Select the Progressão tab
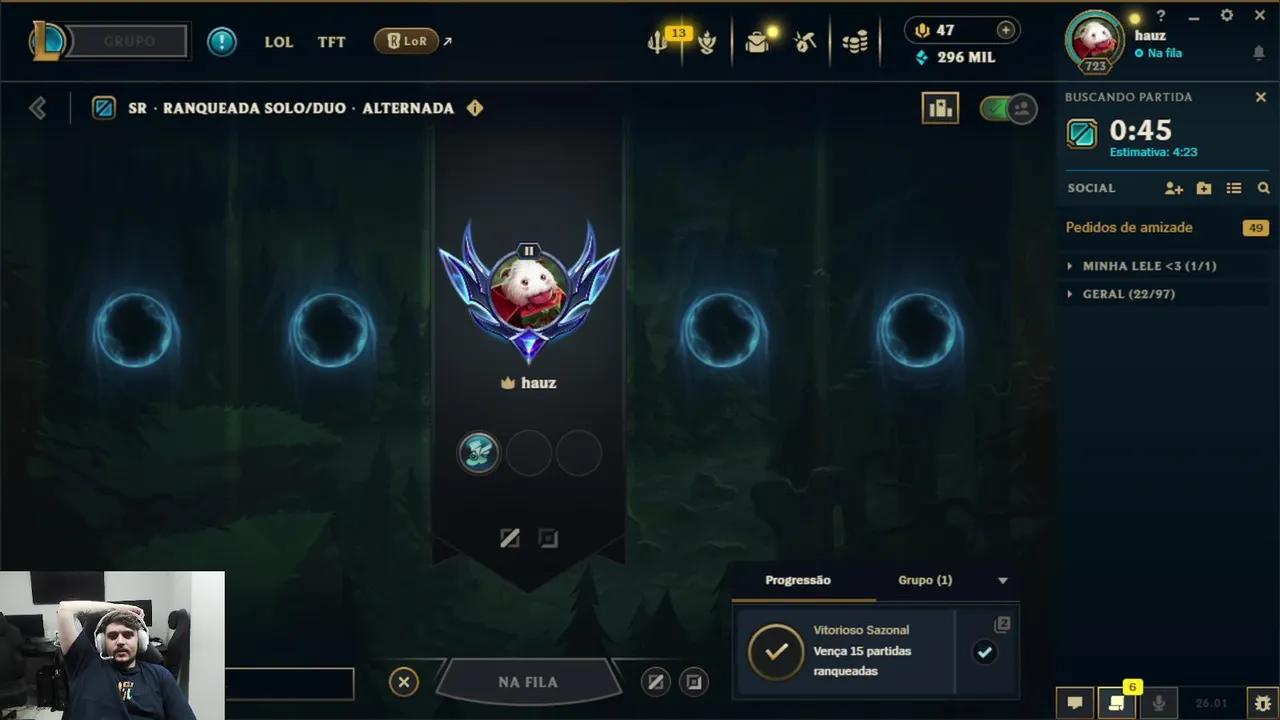Viewport: 1280px width, 720px height. tap(797, 580)
